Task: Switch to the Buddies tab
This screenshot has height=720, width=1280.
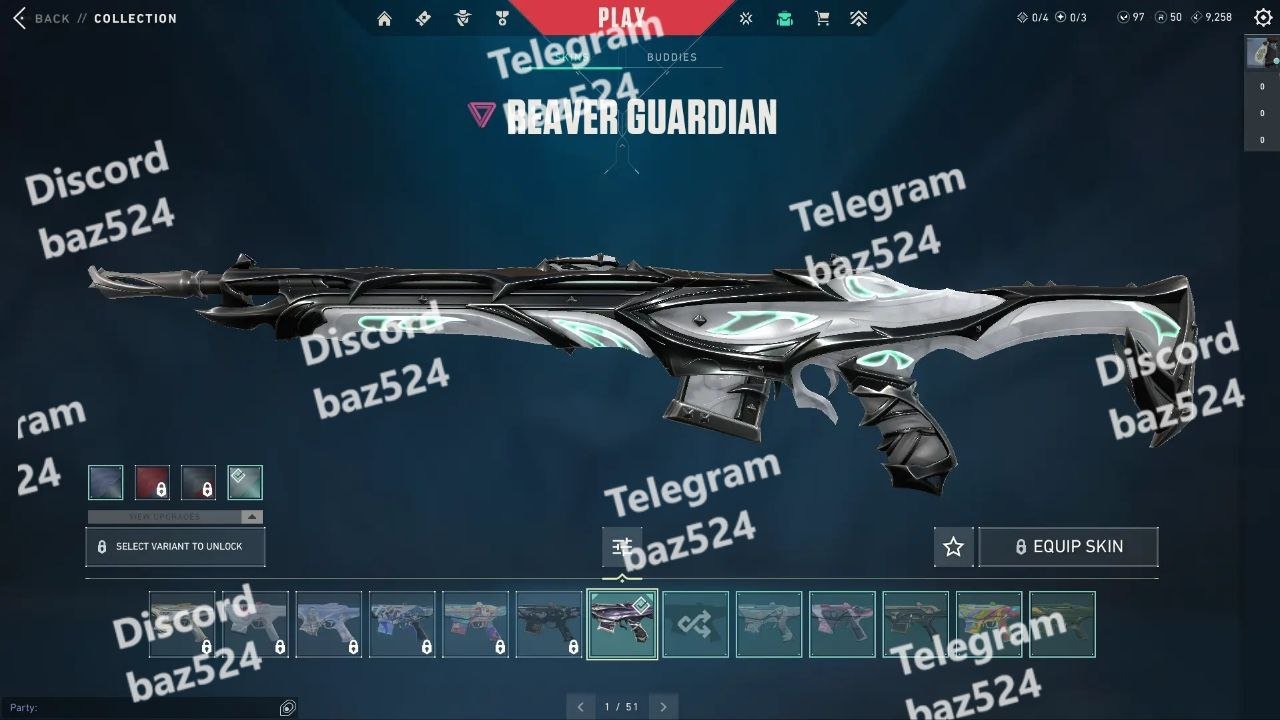Action: (671, 57)
